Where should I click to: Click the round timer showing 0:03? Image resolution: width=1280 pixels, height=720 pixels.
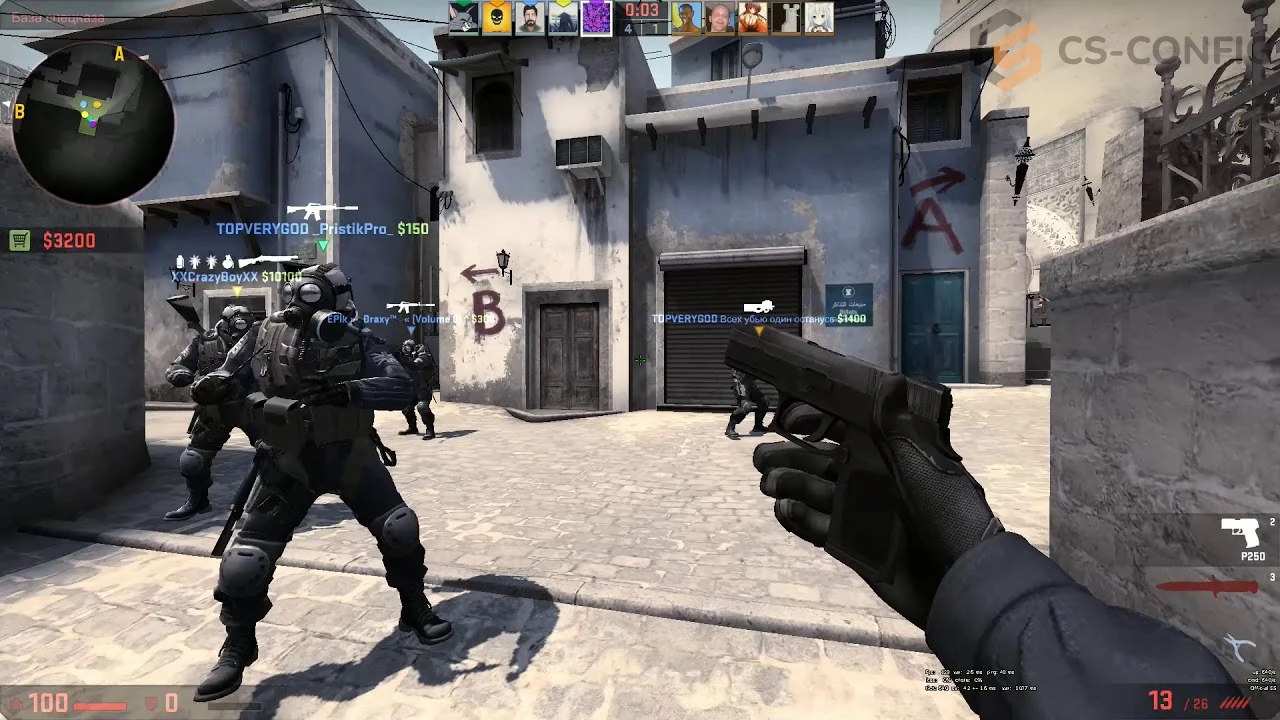tap(643, 12)
